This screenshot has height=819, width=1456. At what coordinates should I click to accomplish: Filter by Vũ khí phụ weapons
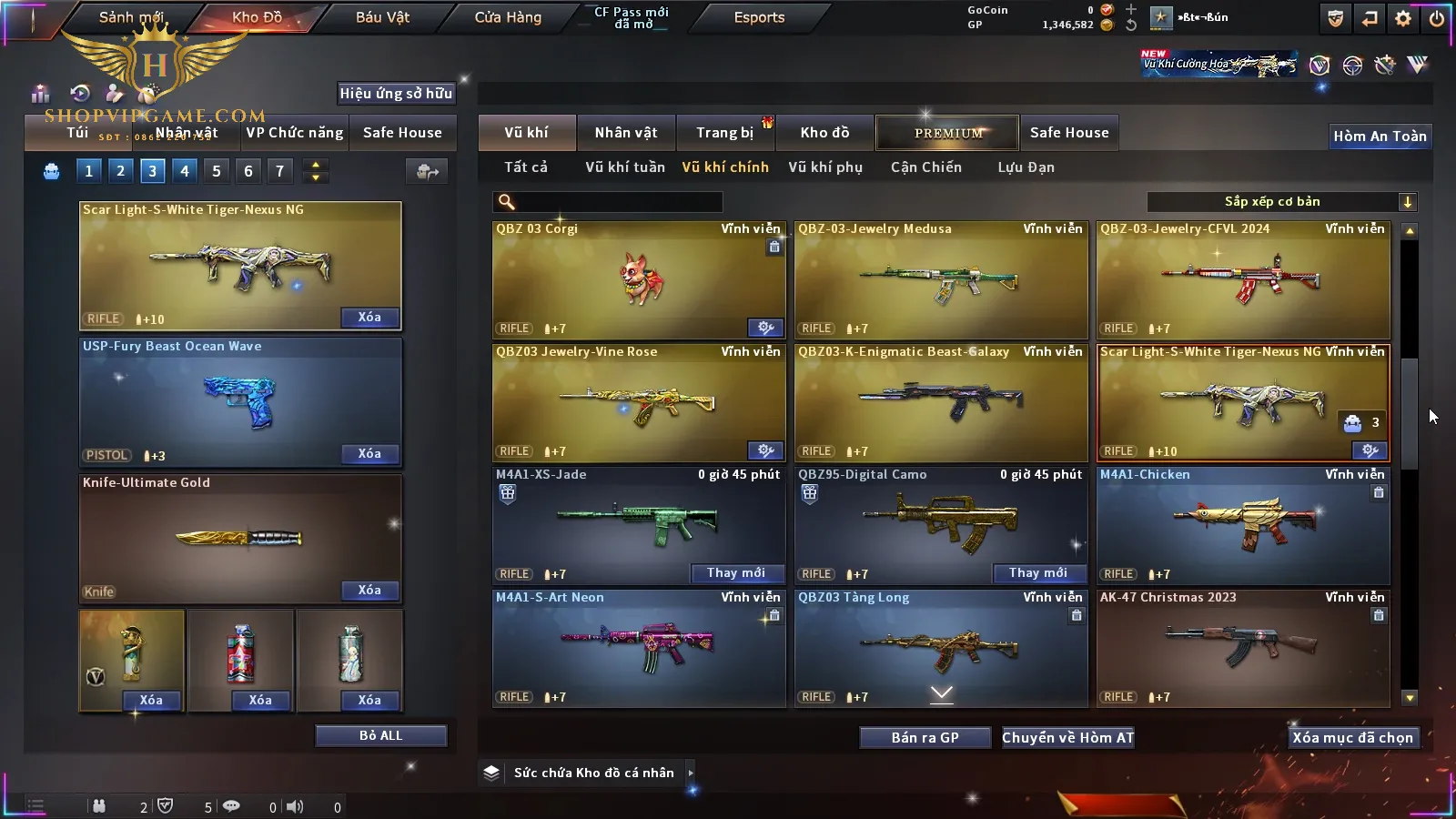pos(825,167)
